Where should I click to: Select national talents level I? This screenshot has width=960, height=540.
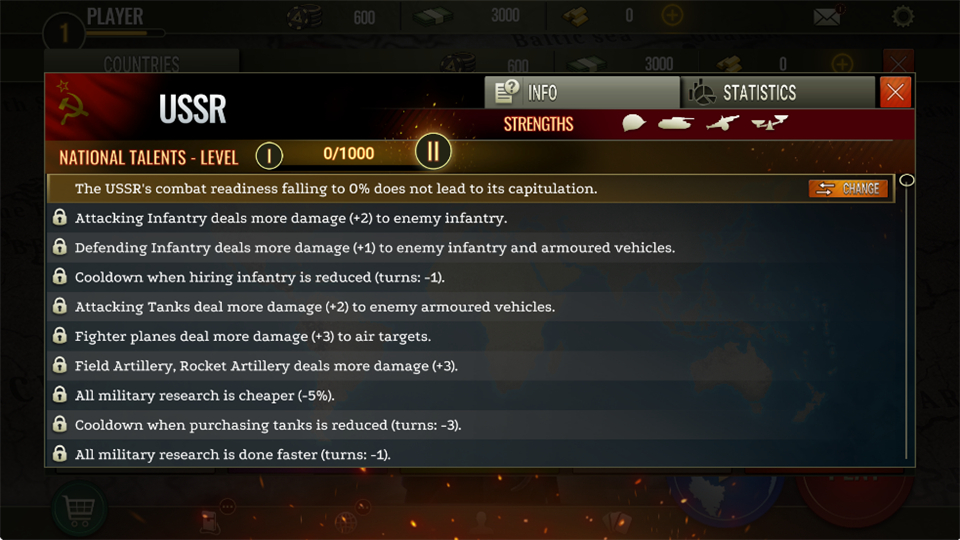click(269, 155)
